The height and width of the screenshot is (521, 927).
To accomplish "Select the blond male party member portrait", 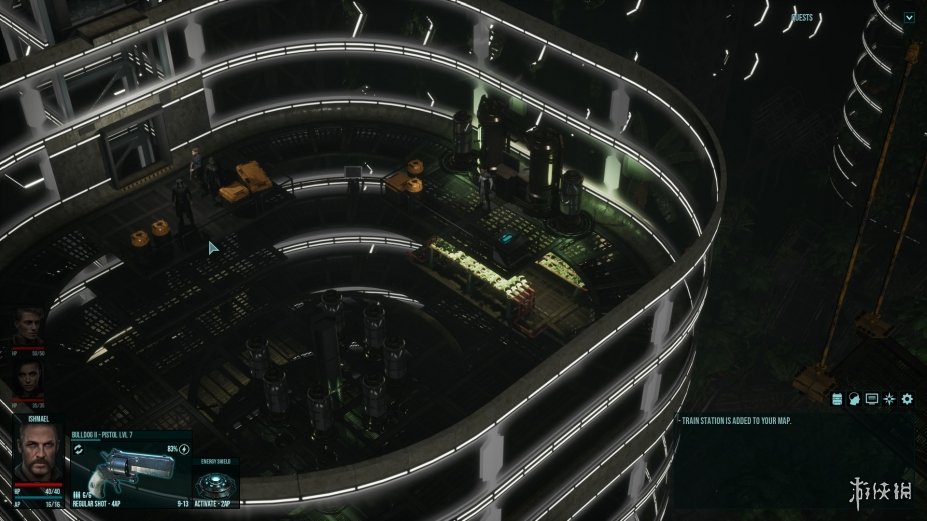I will (29, 324).
